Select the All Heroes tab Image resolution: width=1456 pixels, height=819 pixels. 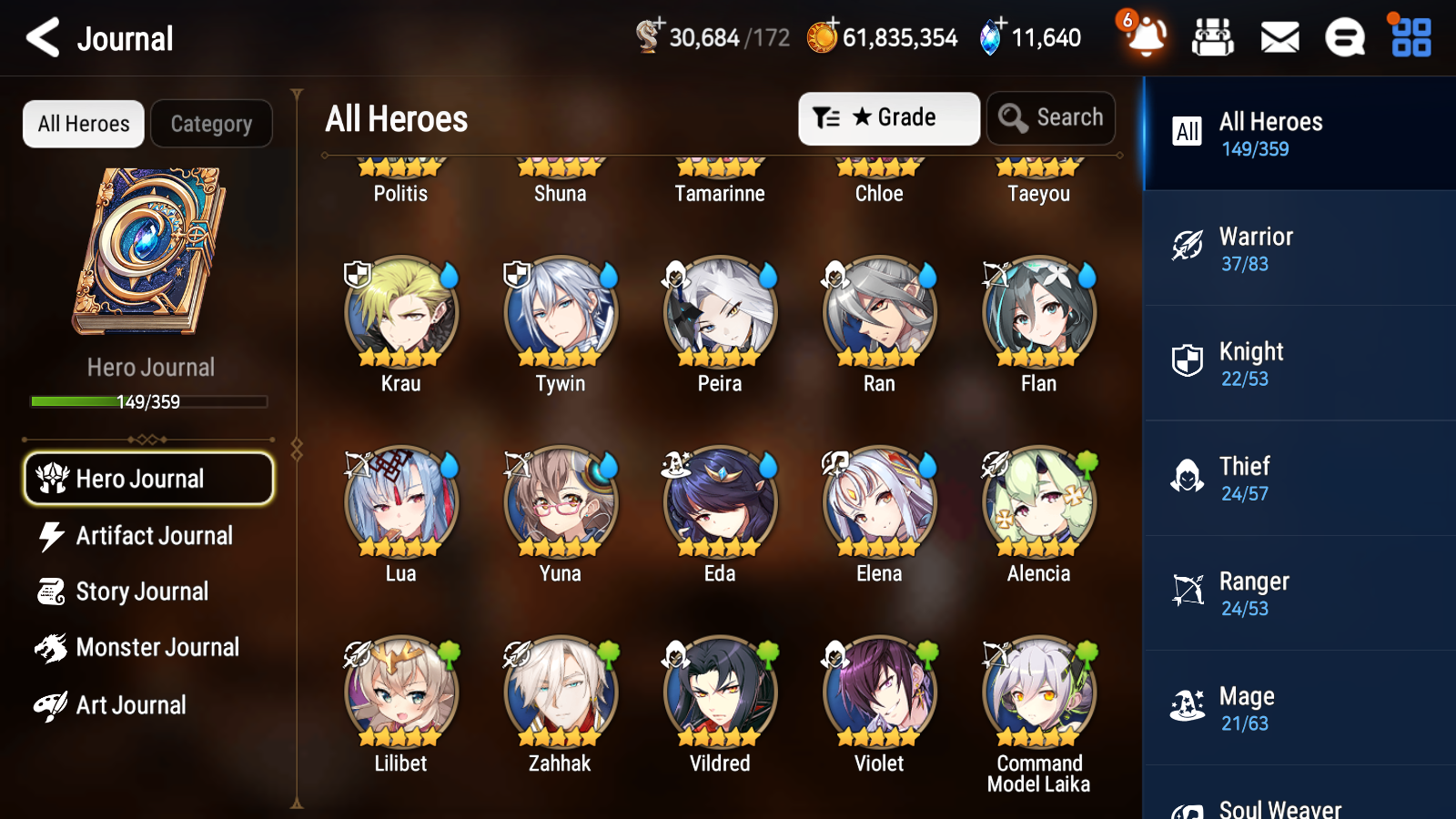pos(82,124)
